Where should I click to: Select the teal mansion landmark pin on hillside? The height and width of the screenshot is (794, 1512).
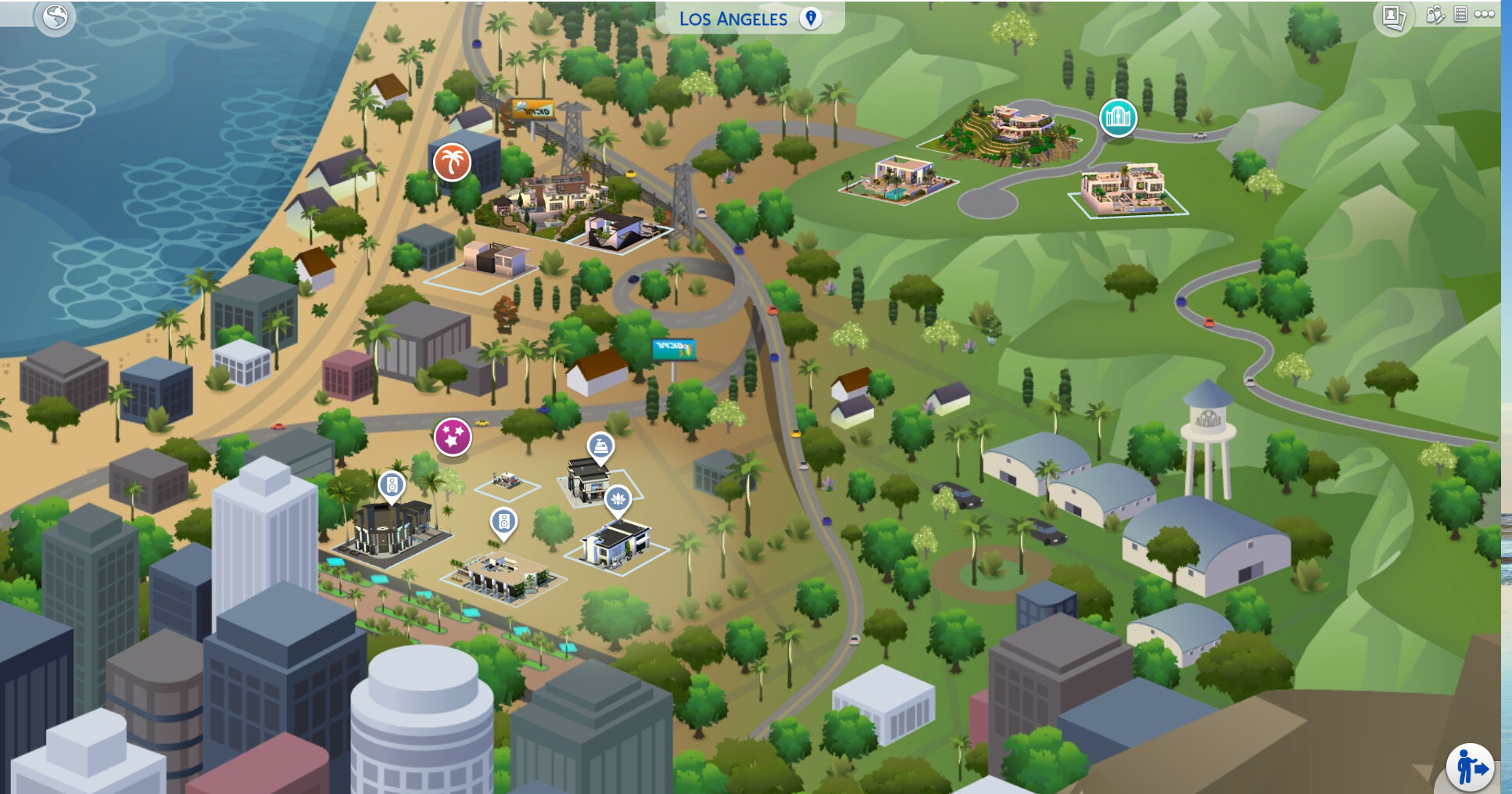(x=1116, y=117)
